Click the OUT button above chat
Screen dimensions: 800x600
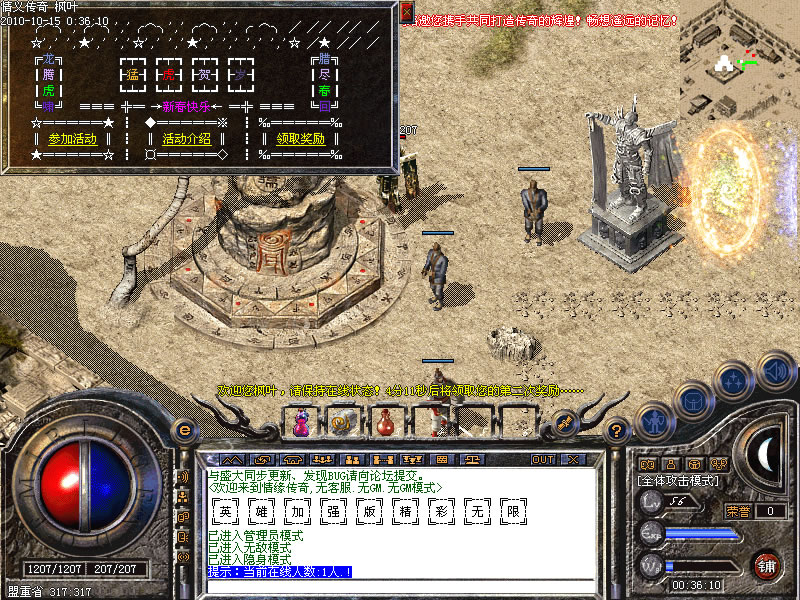click(543, 459)
